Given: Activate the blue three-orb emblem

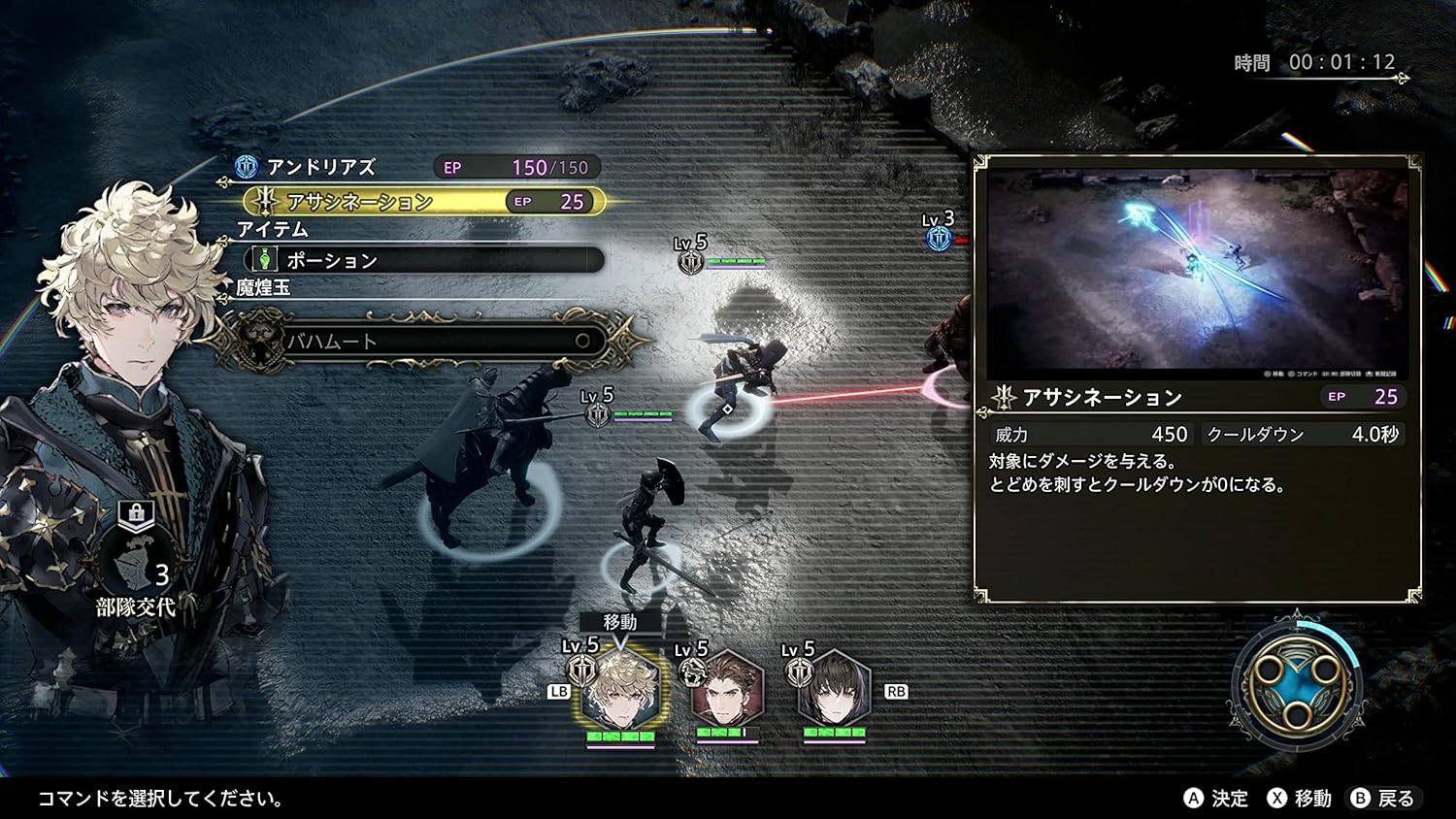Looking at the screenshot, I should [1297, 687].
